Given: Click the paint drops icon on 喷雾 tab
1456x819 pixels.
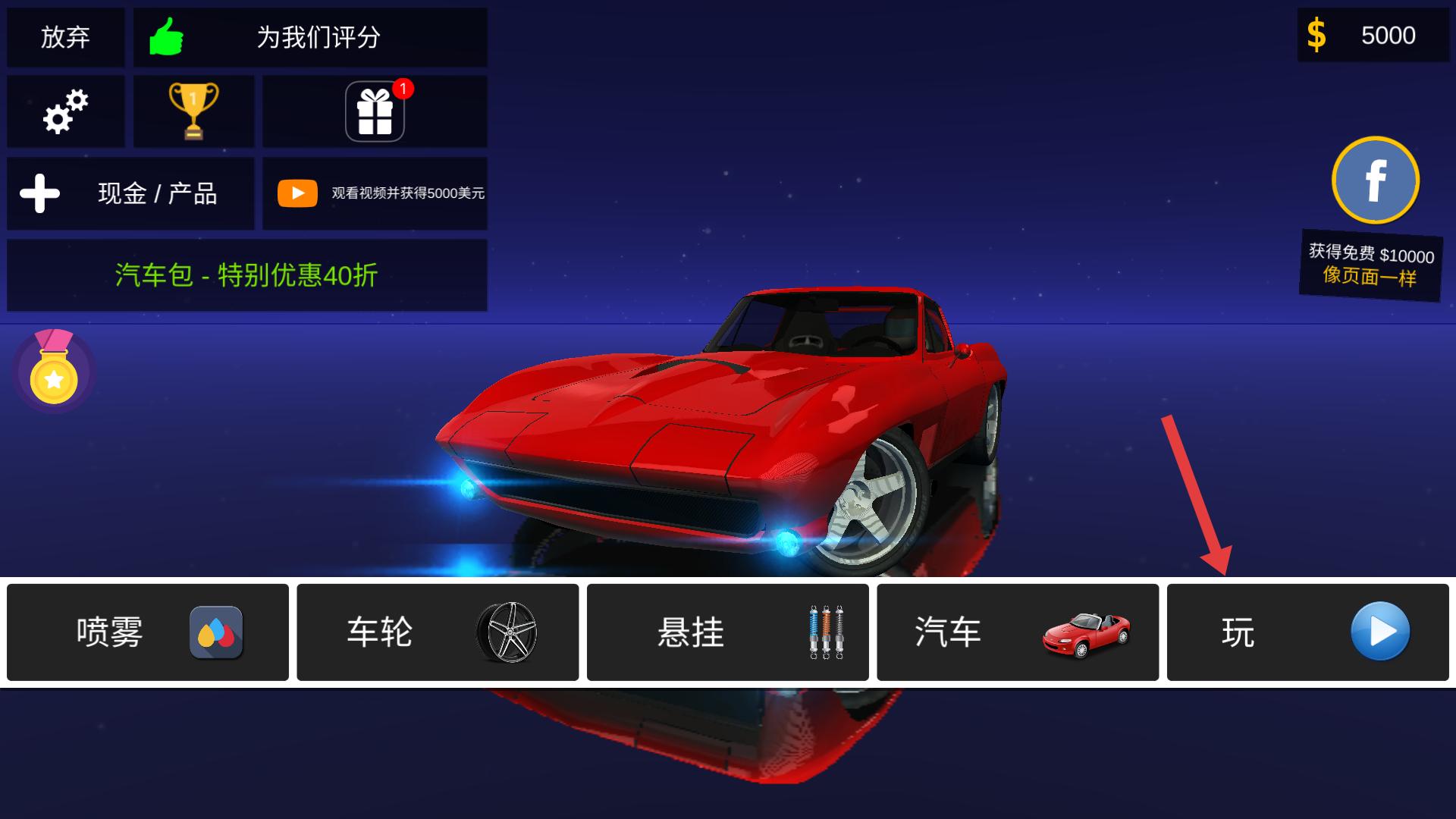Looking at the screenshot, I should click(216, 632).
